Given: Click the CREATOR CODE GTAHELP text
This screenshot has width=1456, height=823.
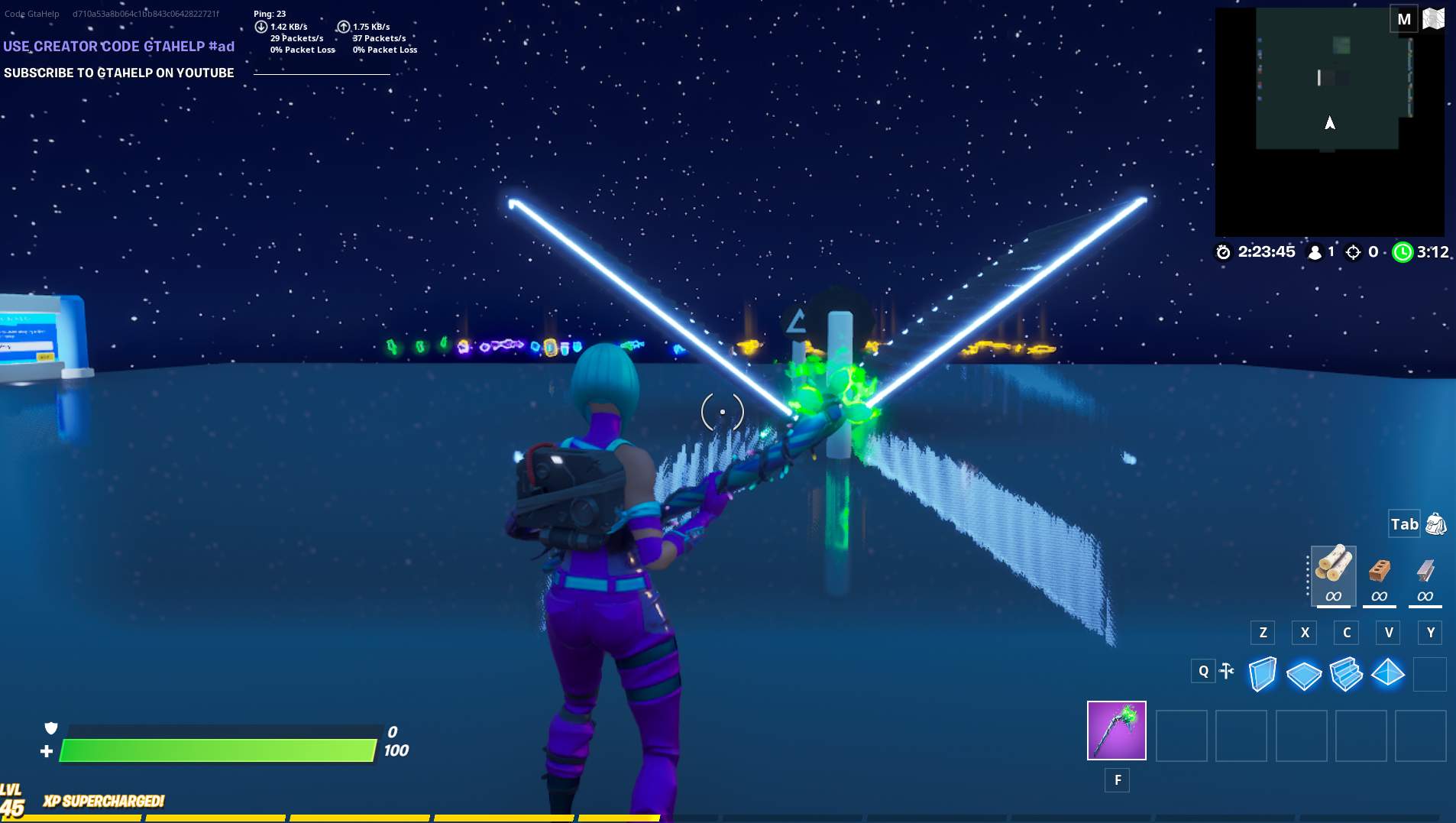Looking at the screenshot, I should 118,47.
